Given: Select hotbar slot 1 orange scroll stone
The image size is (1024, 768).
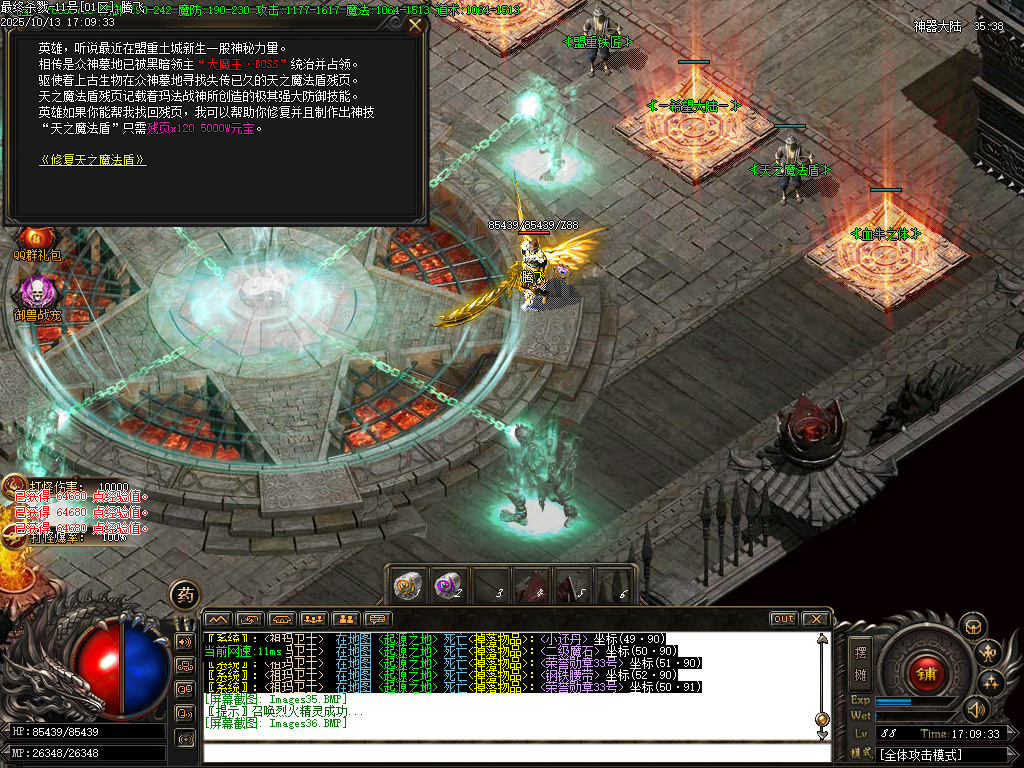Looking at the screenshot, I should point(406,587).
